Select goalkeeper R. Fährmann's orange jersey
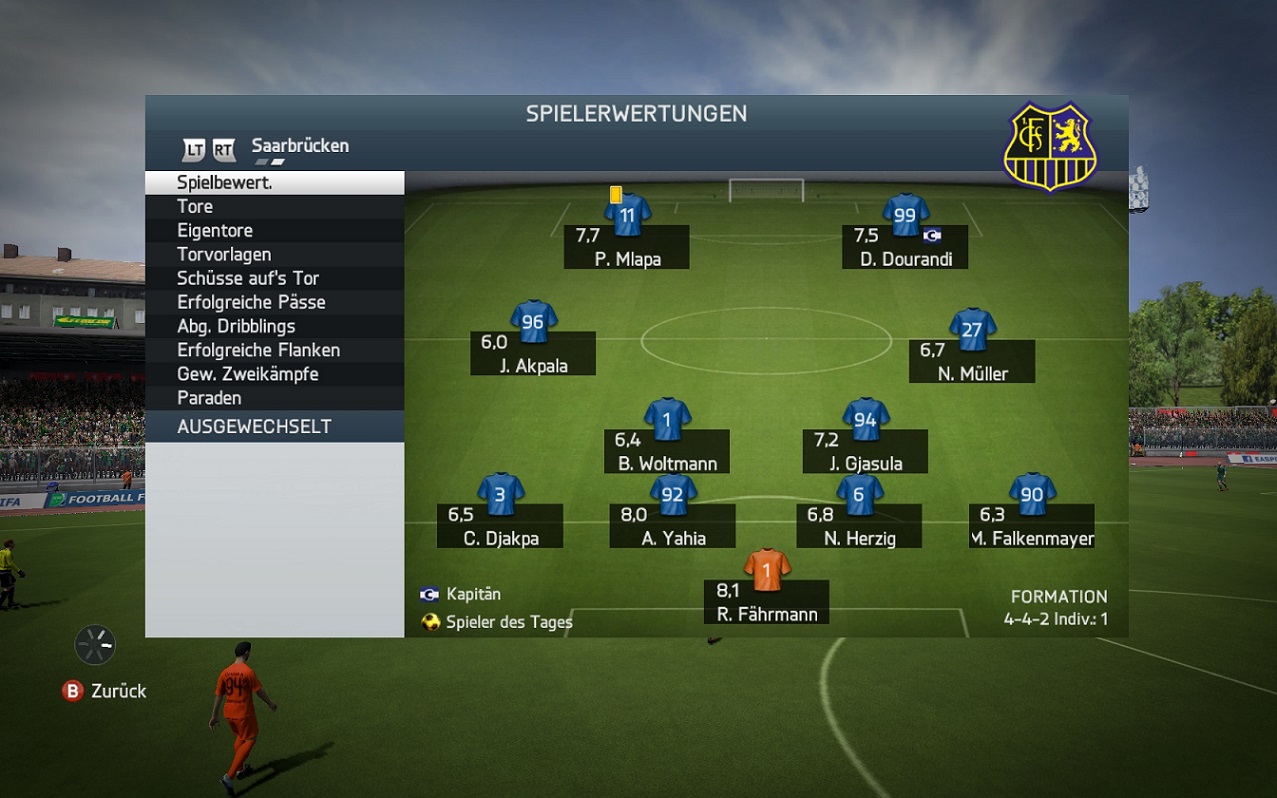The height and width of the screenshot is (798, 1277). [767, 569]
